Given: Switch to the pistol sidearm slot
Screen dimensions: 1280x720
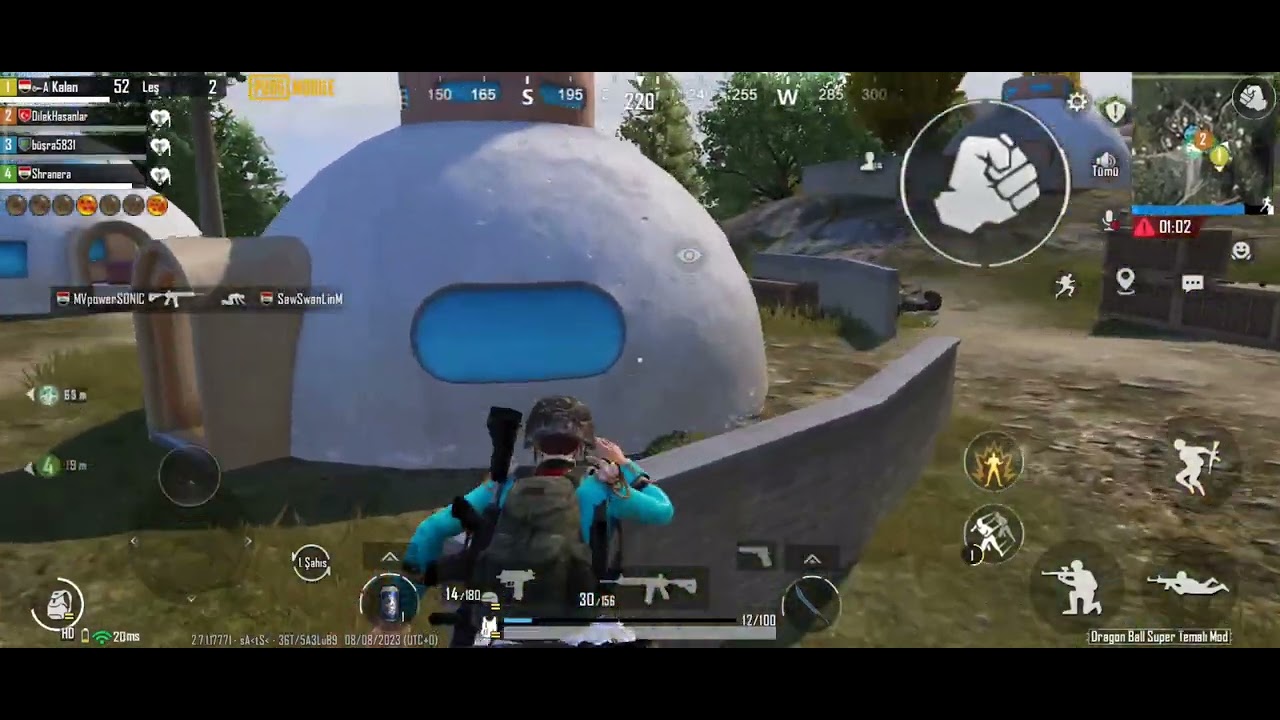Looking at the screenshot, I should (755, 556).
